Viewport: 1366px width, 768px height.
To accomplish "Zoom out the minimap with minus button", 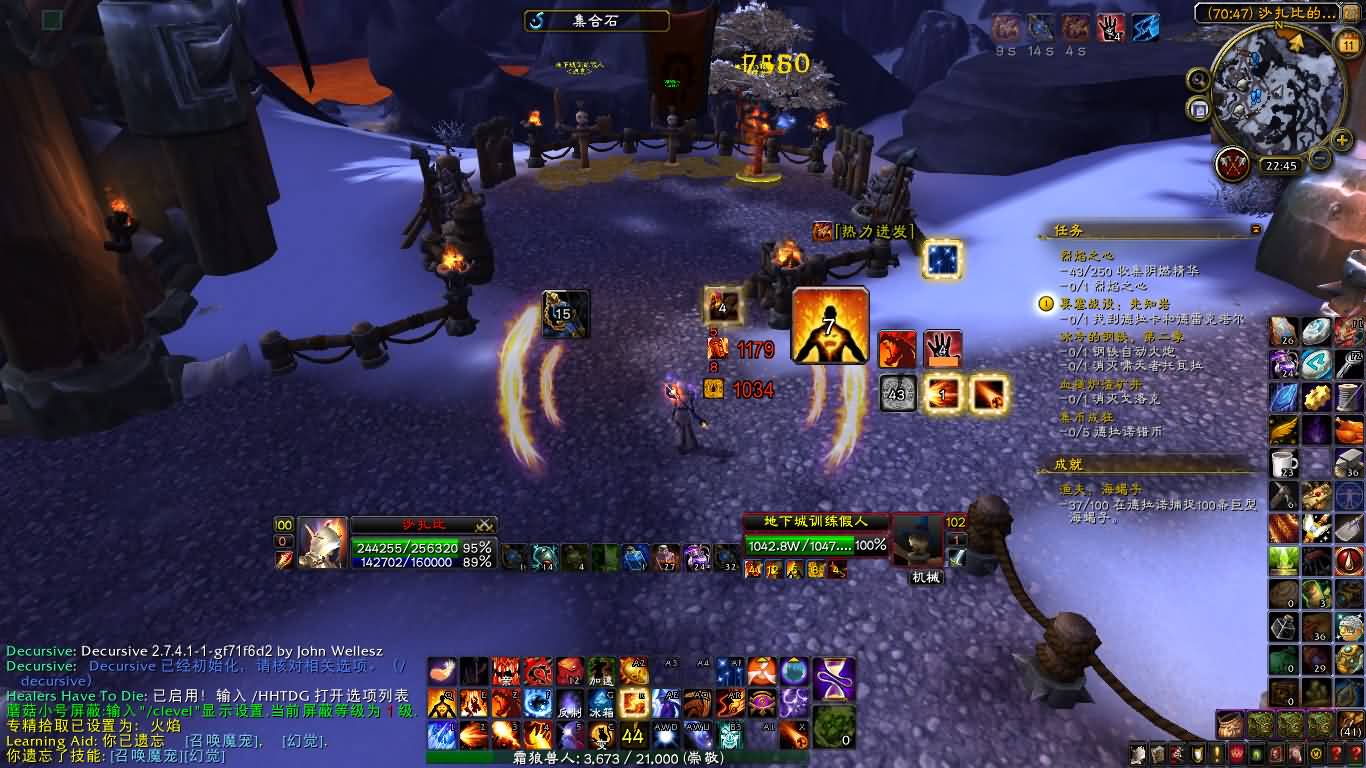I will [x=1320, y=158].
